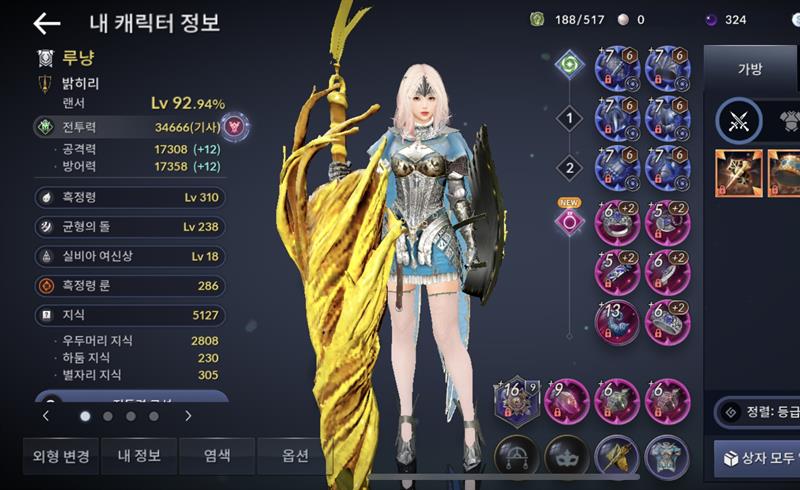Image resolution: width=800 pixels, height=490 pixels.
Task: Inspect the +13 accessory slot
Action: tap(619, 321)
